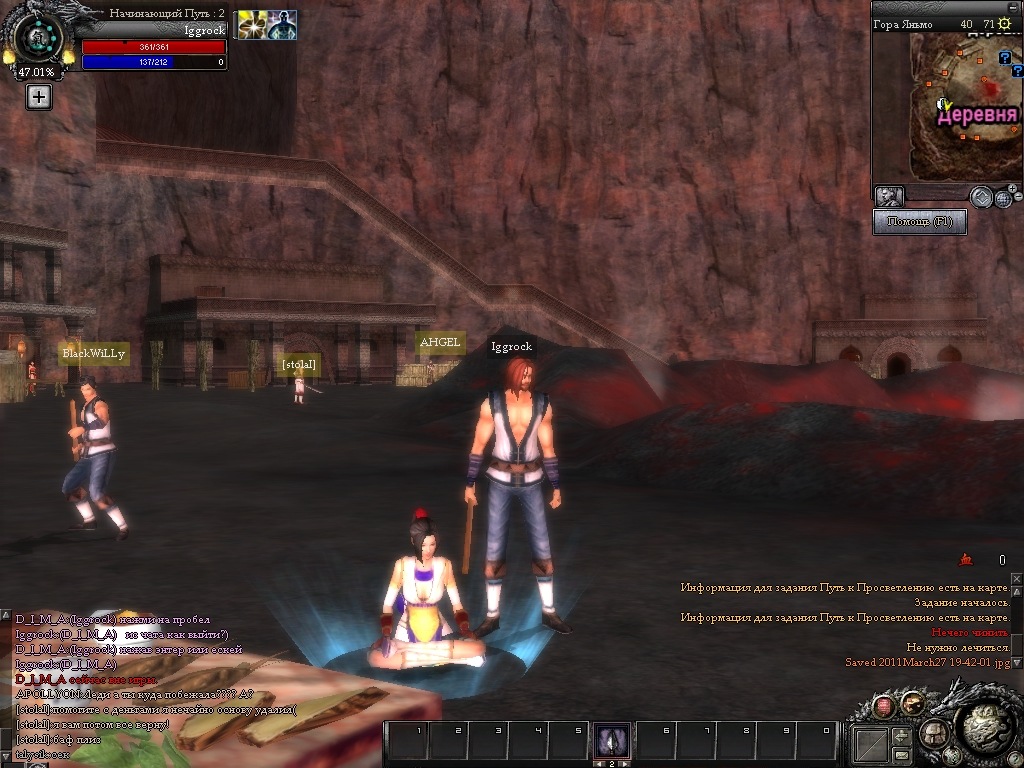Select the skill in the center hotbar slot
This screenshot has width=1024, height=768.
point(612,741)
